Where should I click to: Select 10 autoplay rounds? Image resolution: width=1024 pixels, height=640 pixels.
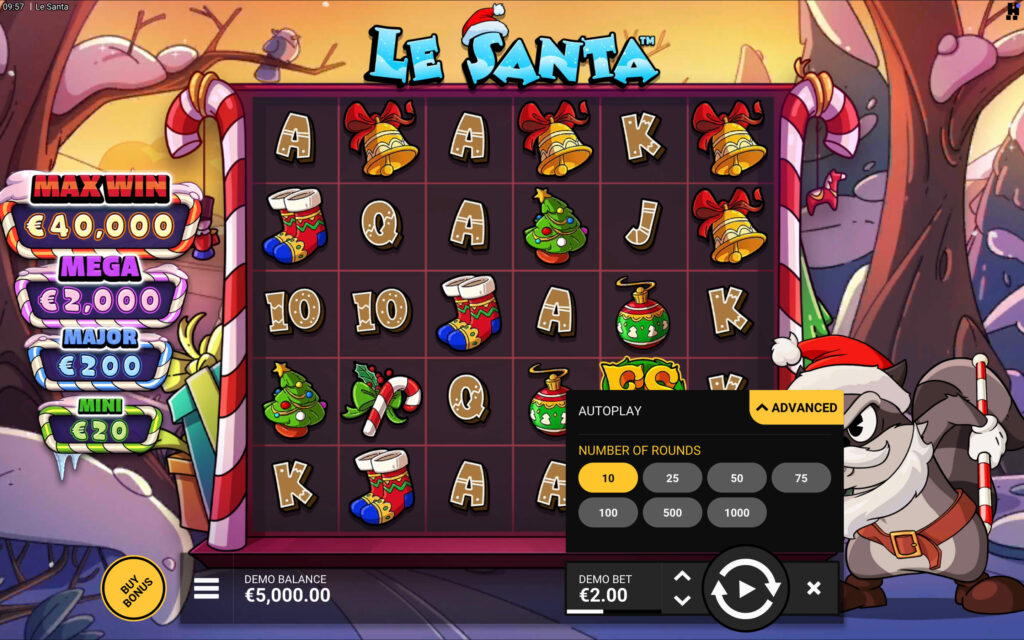(608, 478)
